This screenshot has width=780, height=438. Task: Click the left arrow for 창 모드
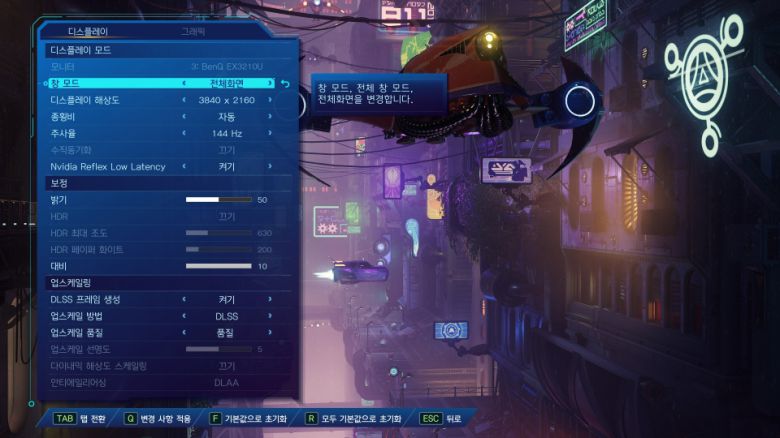pos(184,83)
